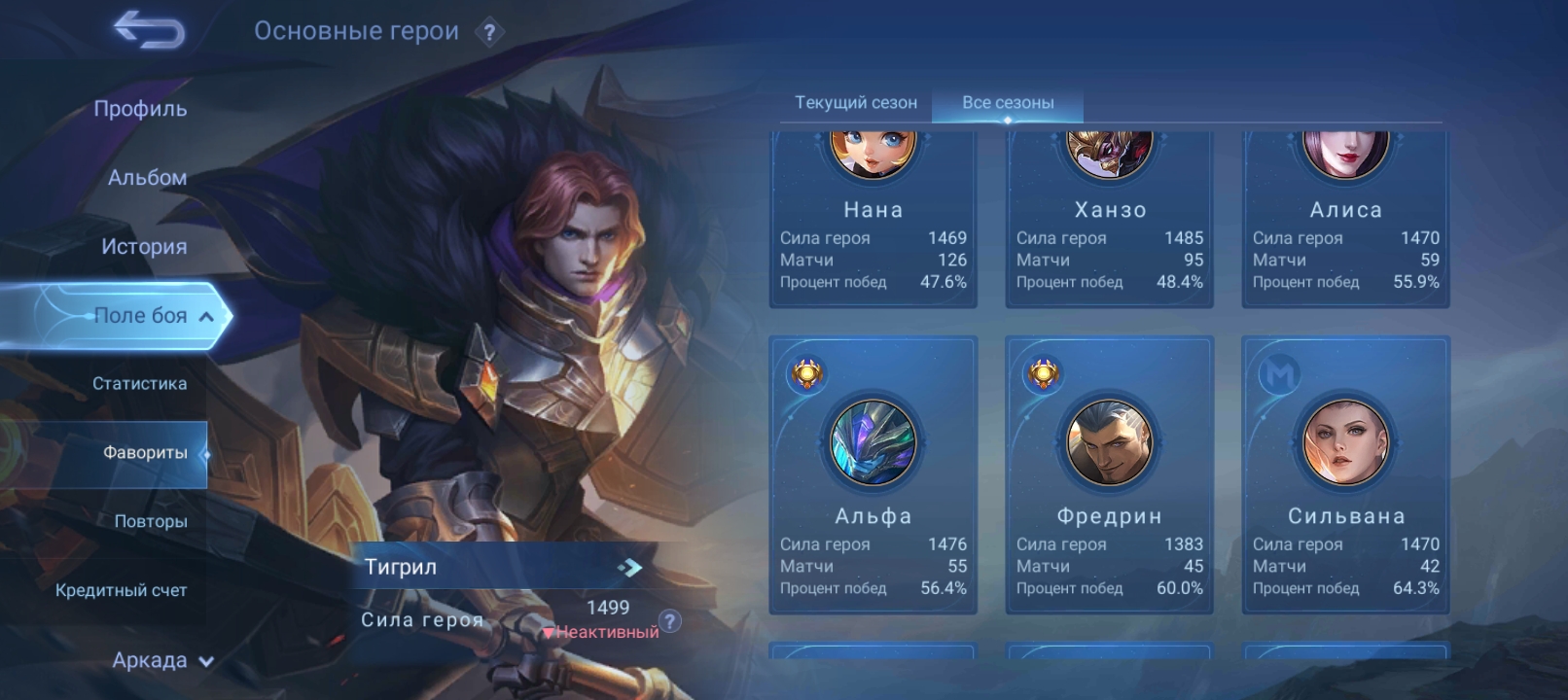This screenshot has height=700, width=1568.
Task: Open the Альбом menu section
Action: [x=147, y=178]
